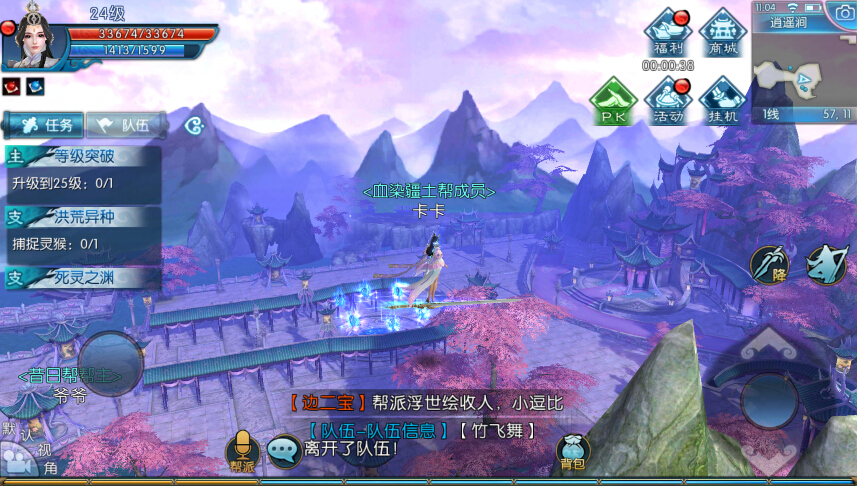Select the 死灵之渊 side quest entry
This screenshot has width=857, height=486.
(x=82, y=277)
